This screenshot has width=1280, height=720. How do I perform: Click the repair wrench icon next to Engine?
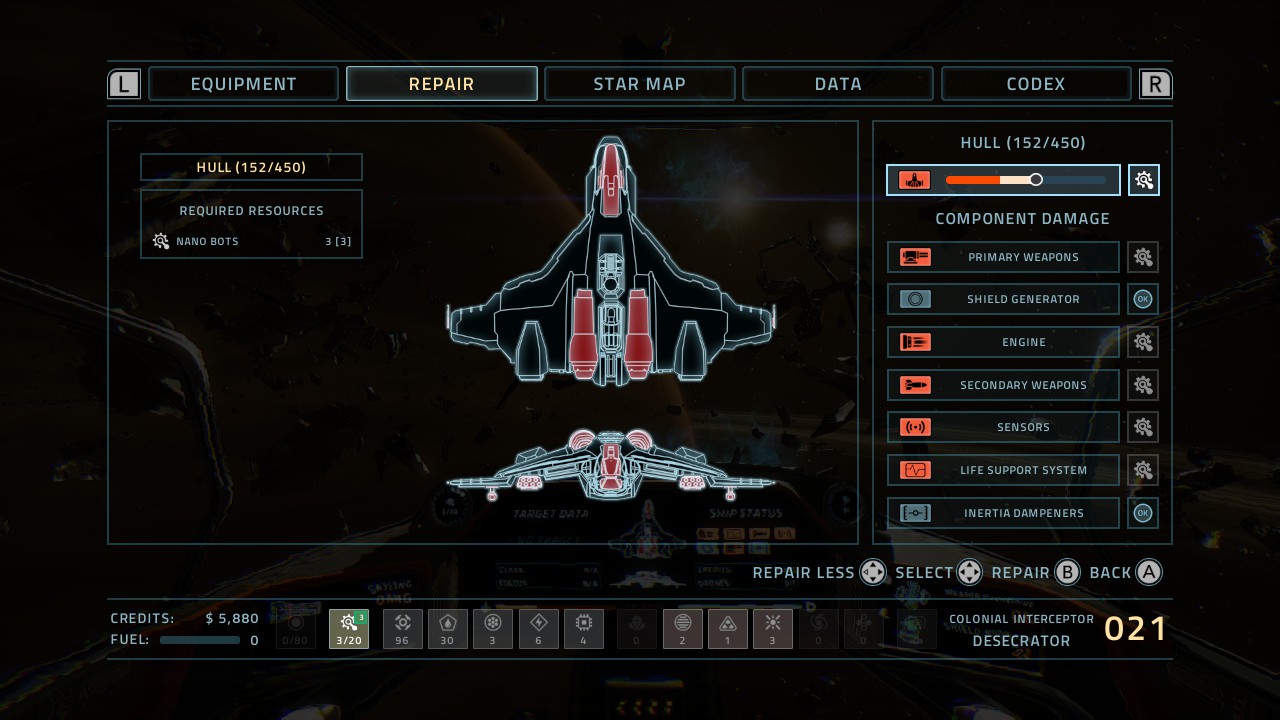[x=1143, y=342]
